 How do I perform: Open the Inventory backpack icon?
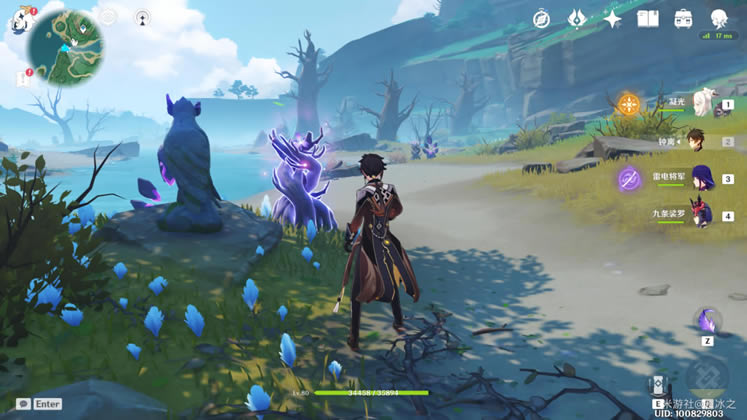pos(684,19)
